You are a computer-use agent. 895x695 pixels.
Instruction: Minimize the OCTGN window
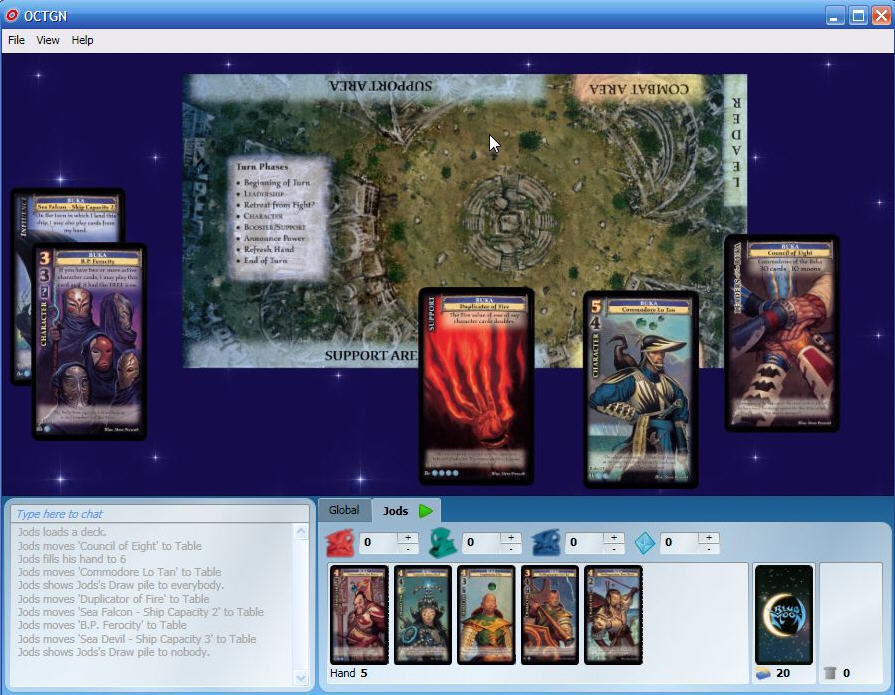point(836,15)
